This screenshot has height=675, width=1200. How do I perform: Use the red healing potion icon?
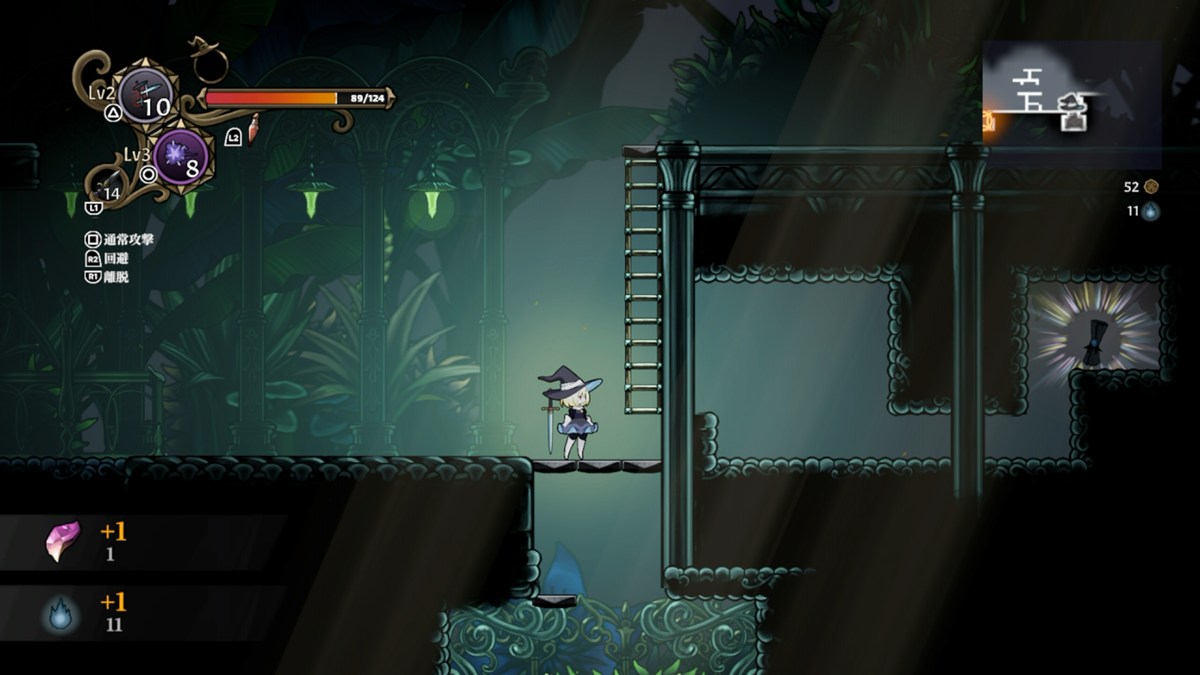coord(253,127)
